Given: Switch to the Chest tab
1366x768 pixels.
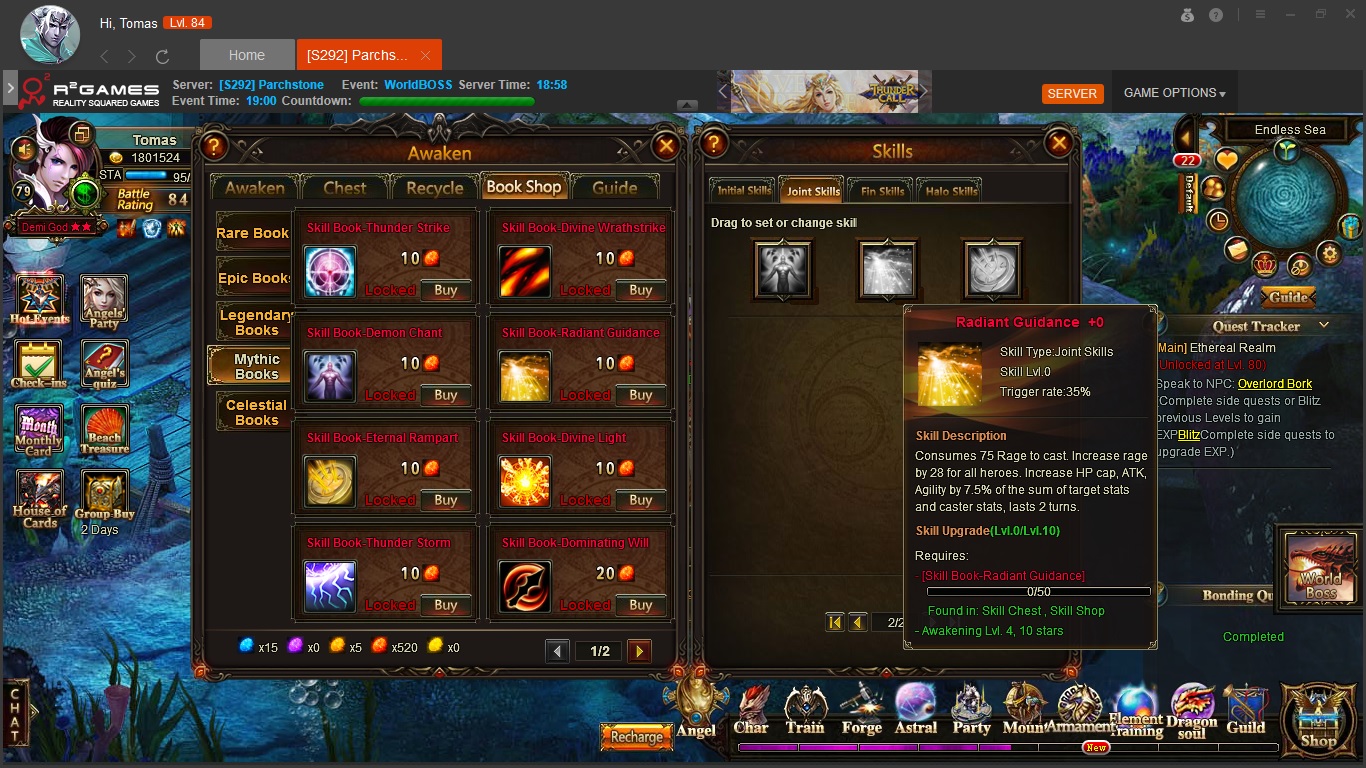Looking at the screenshot, I should point(345,188).
